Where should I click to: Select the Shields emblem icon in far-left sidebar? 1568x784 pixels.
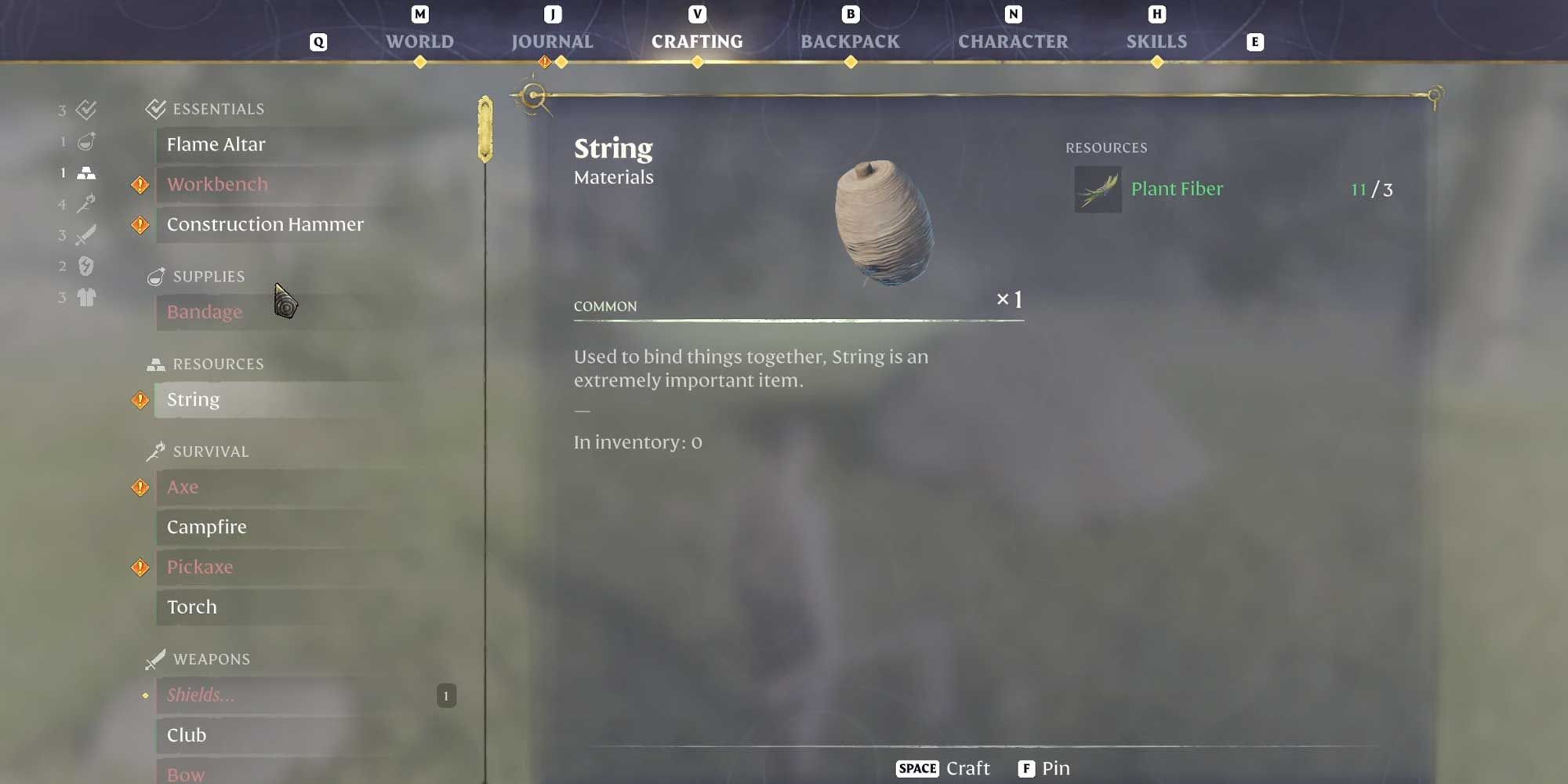tap(85, 267)
